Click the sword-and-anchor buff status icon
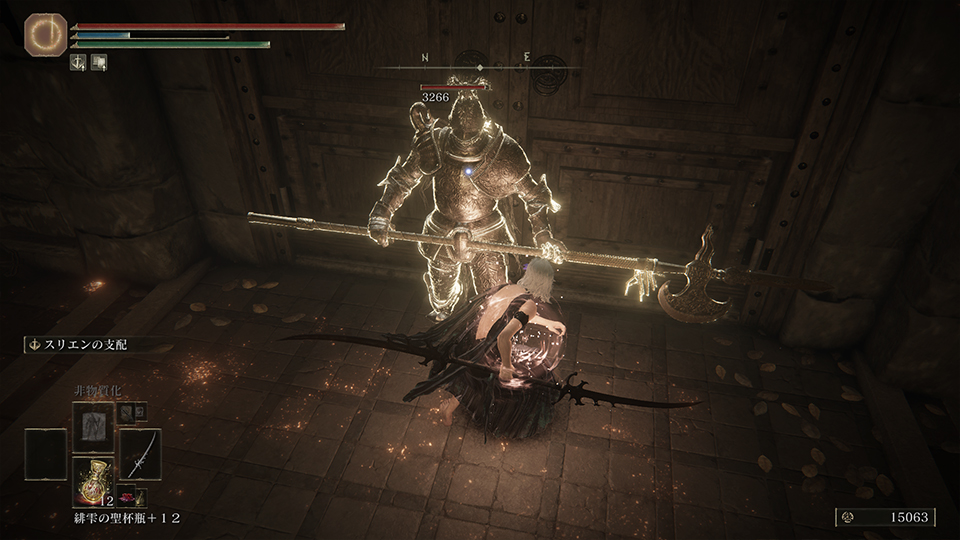Viewport: 960px width, 540px height. [x=79, y=62]
